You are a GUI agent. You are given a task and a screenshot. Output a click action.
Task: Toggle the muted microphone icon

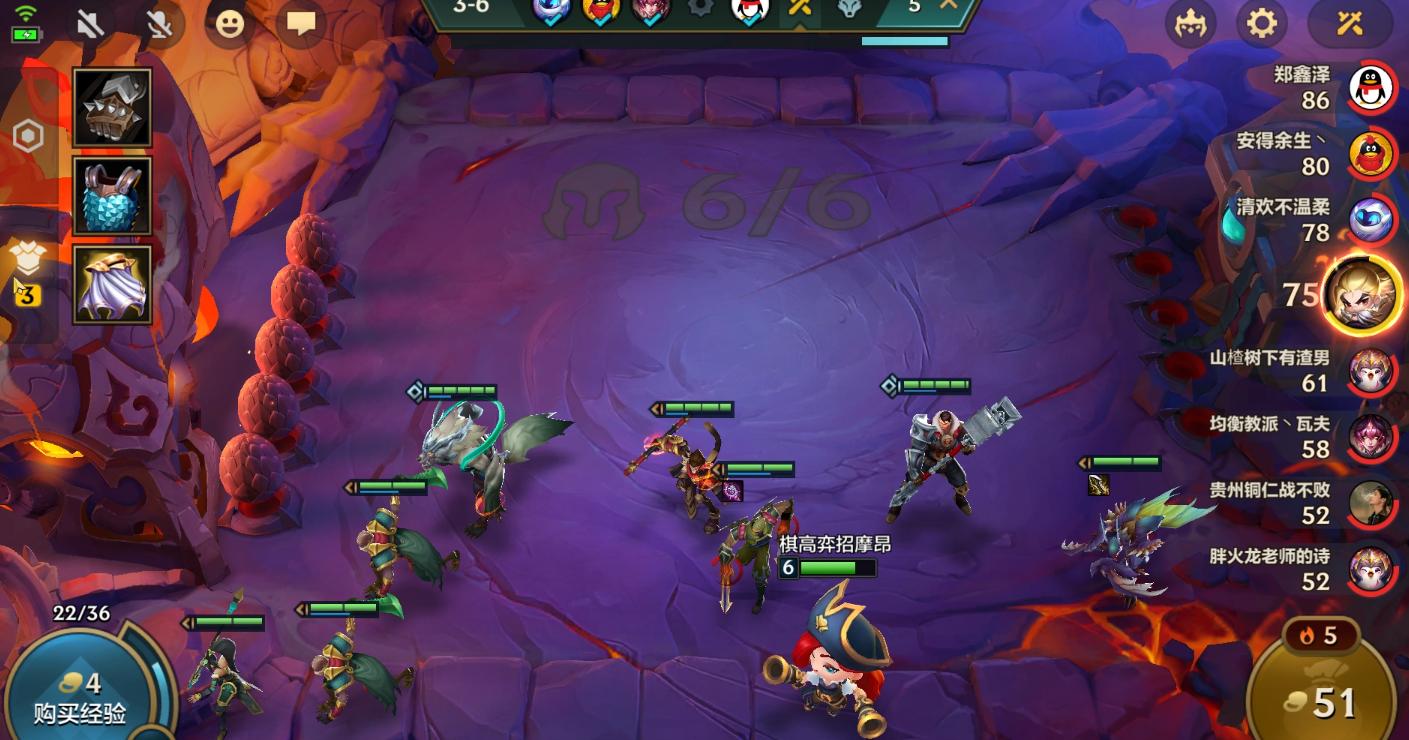(159, 24)
